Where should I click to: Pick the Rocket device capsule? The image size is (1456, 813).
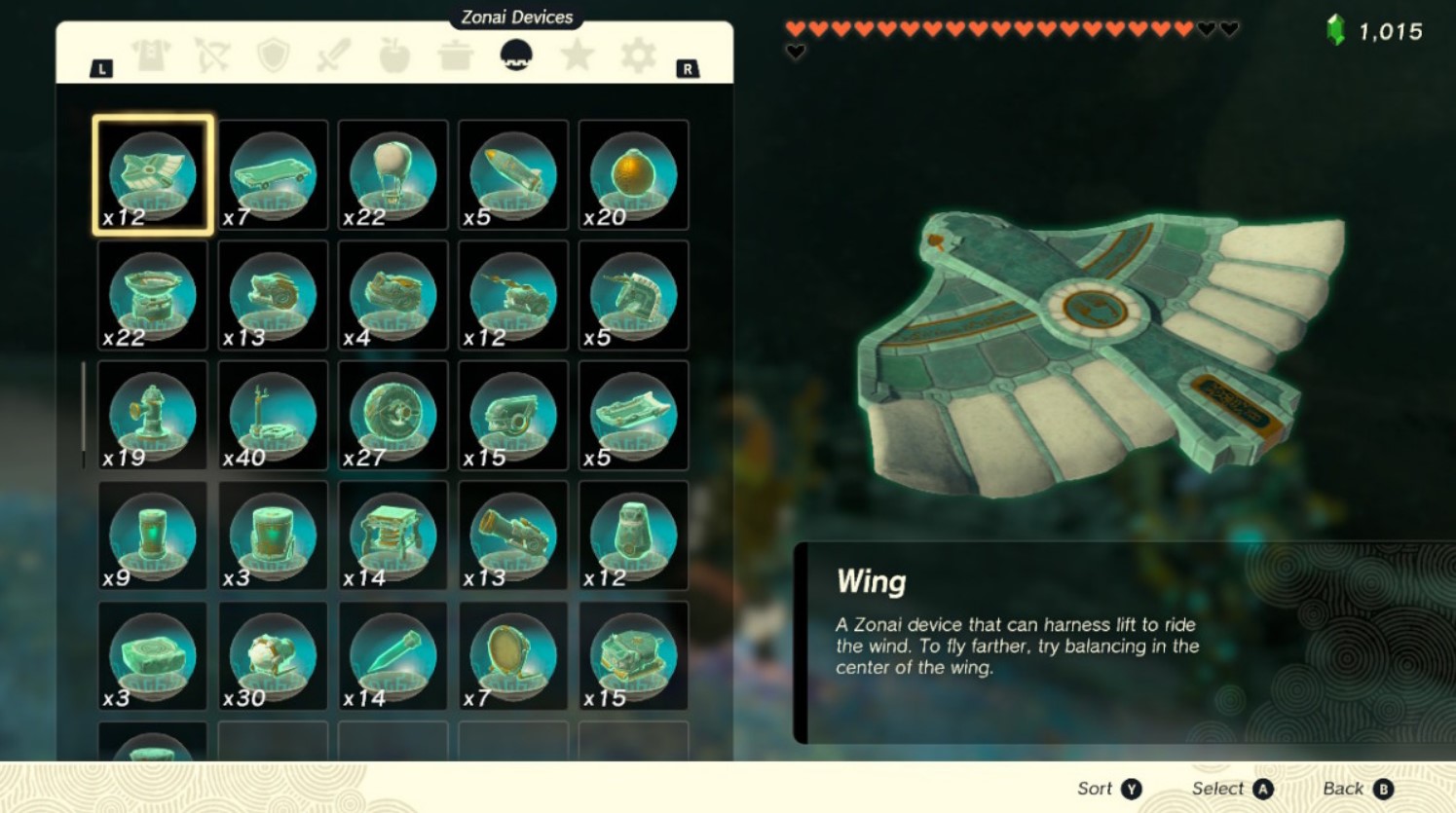[x=513, y=175]
